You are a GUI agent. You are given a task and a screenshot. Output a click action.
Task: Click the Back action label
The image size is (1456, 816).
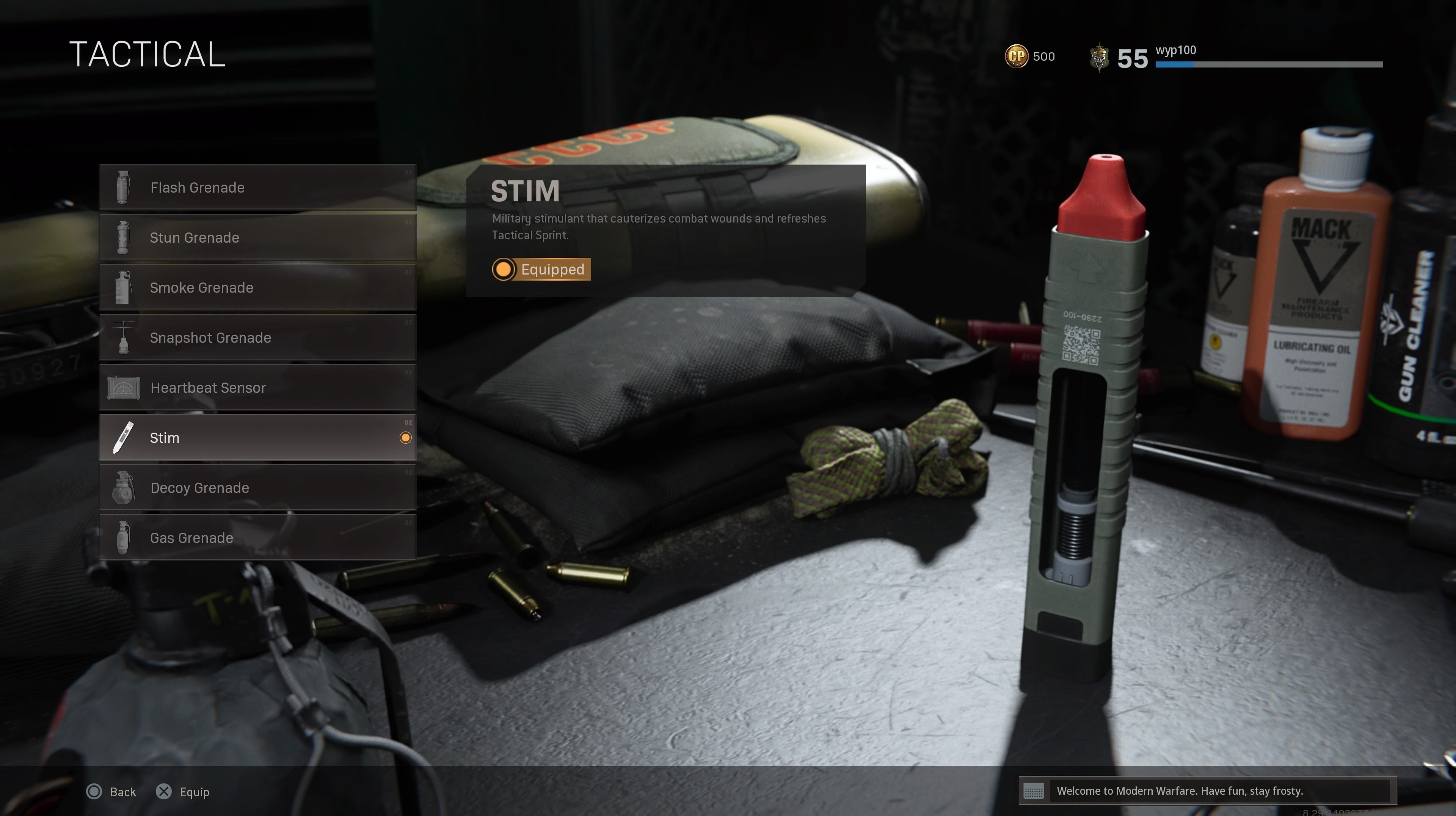coord(122,792)
